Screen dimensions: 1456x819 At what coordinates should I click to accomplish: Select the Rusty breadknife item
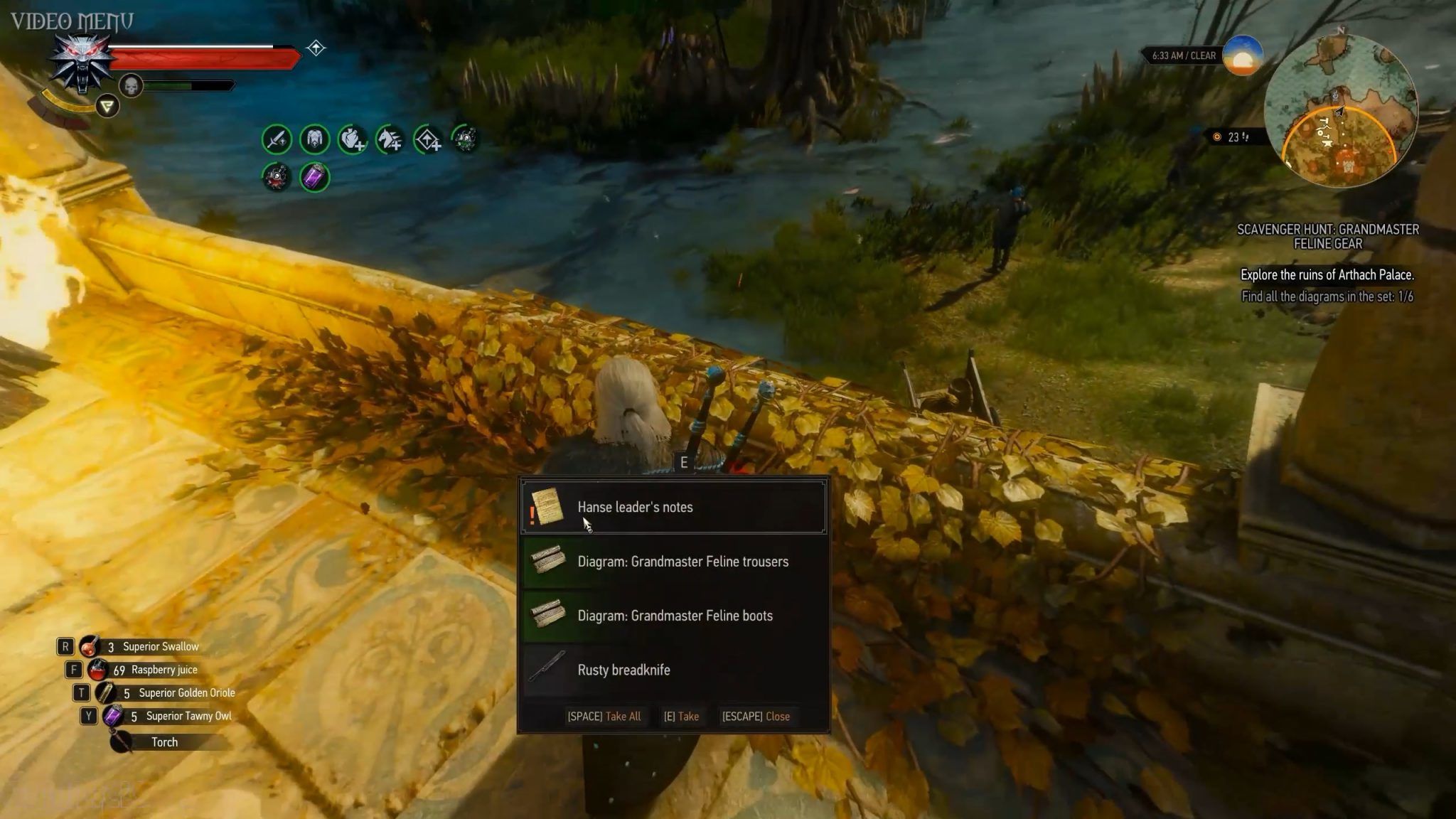pyautogui.click(x=673, y=670)
